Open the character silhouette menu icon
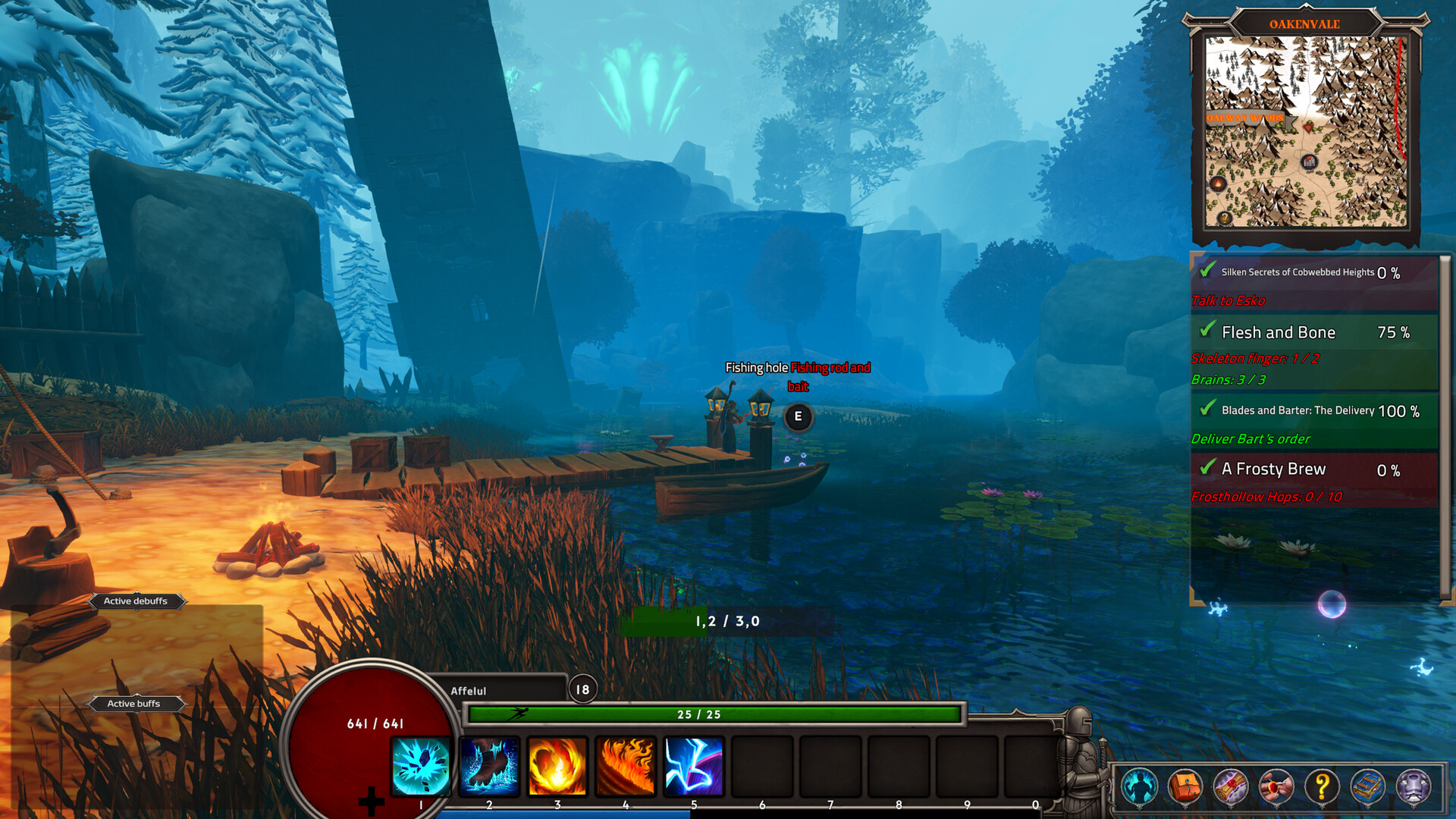This screenshot has width=1456, height=819. pos(1139,786)
